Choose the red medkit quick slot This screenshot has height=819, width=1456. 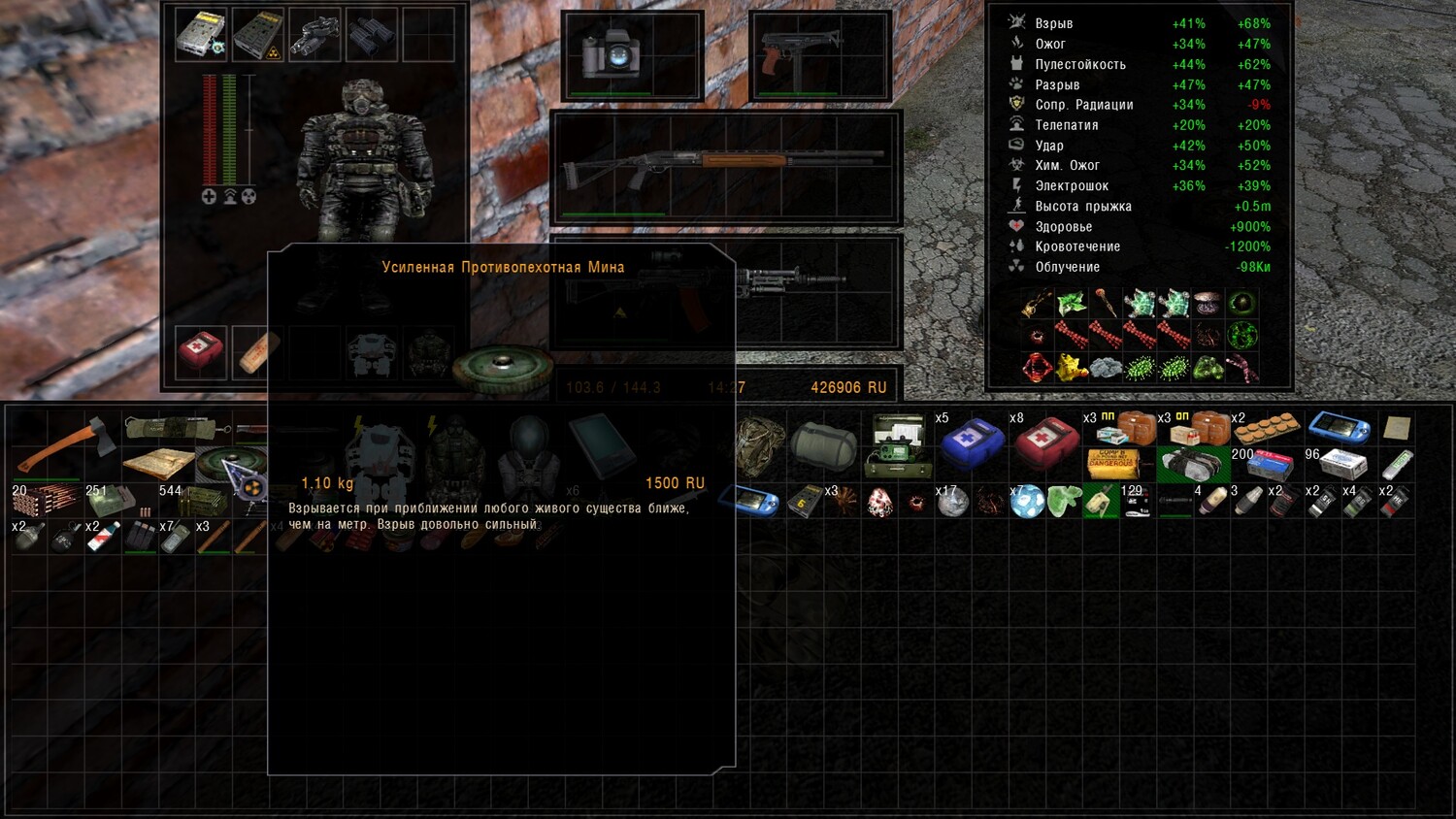[201, 351]
